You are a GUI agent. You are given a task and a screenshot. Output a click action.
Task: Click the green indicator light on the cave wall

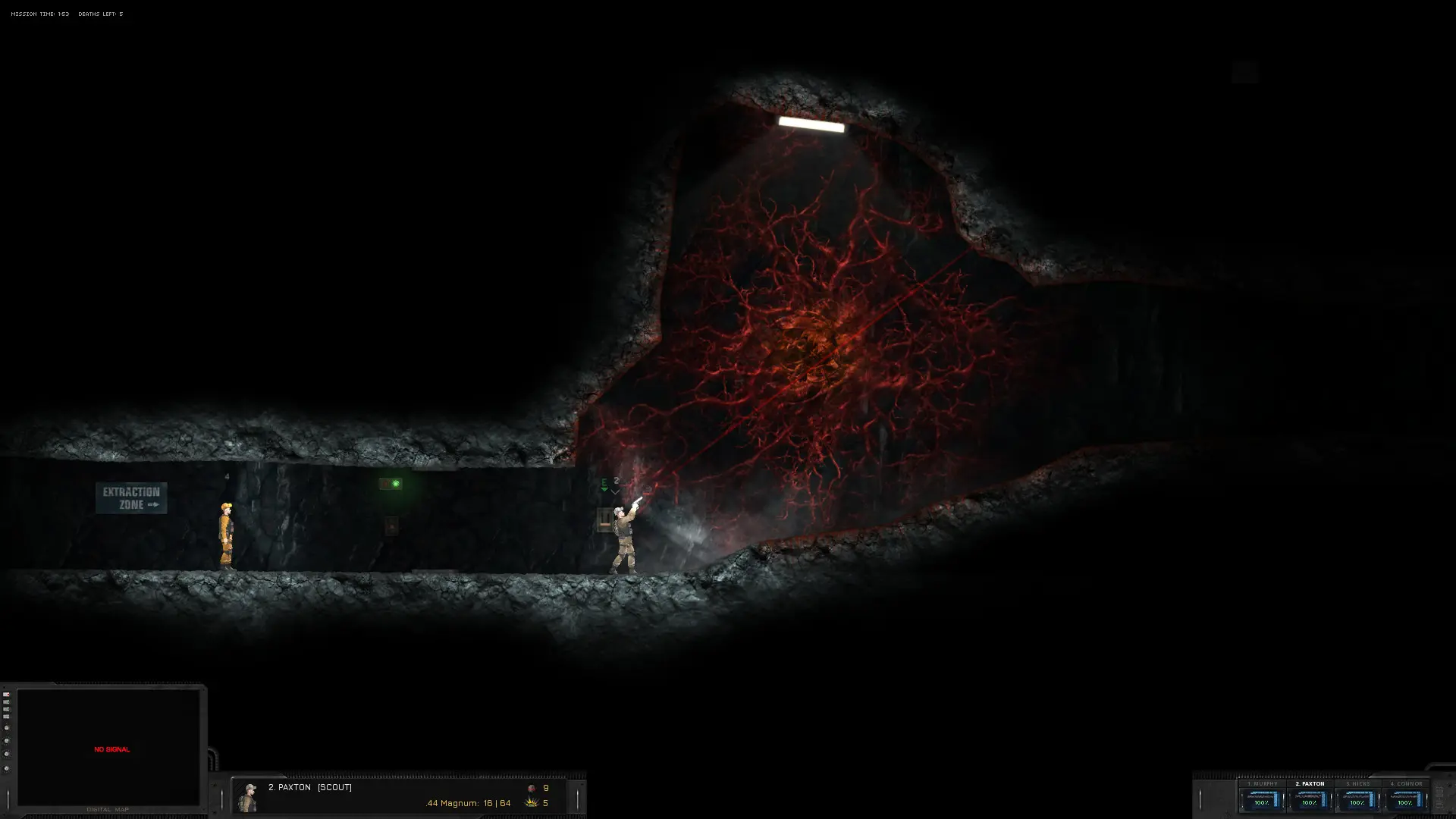point(396,483)
